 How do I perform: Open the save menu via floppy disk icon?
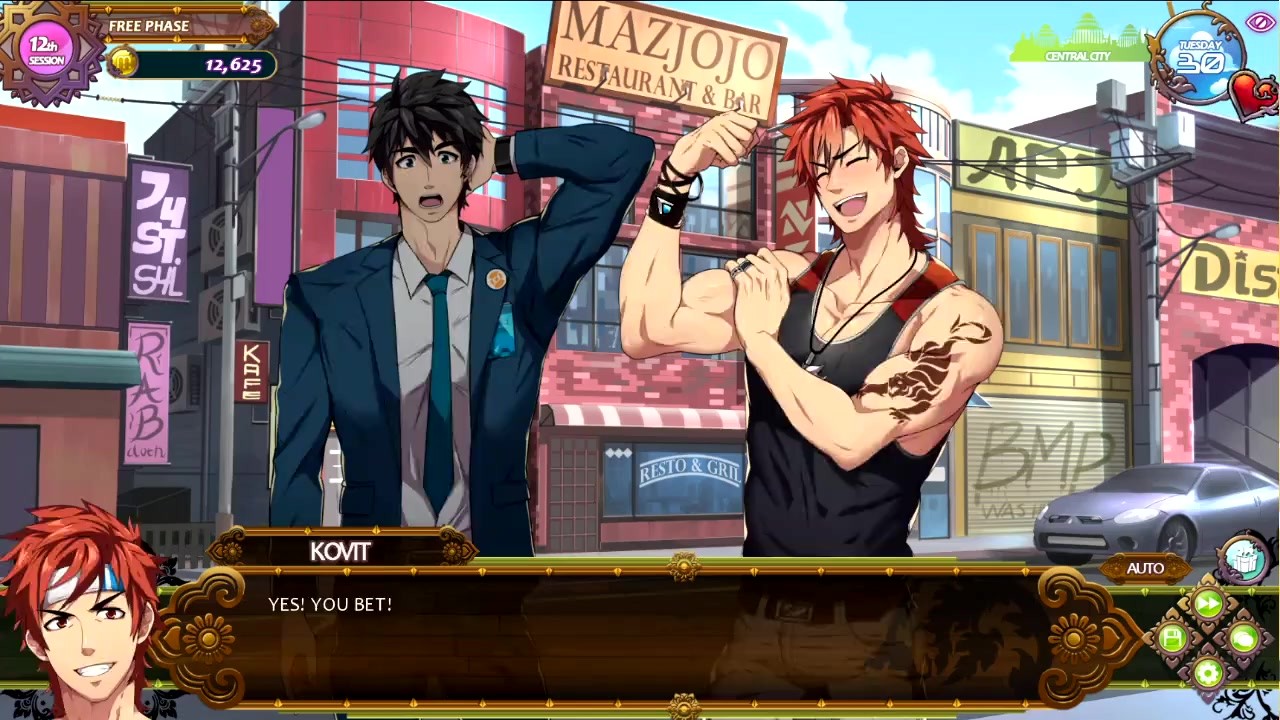[1173, 637]
